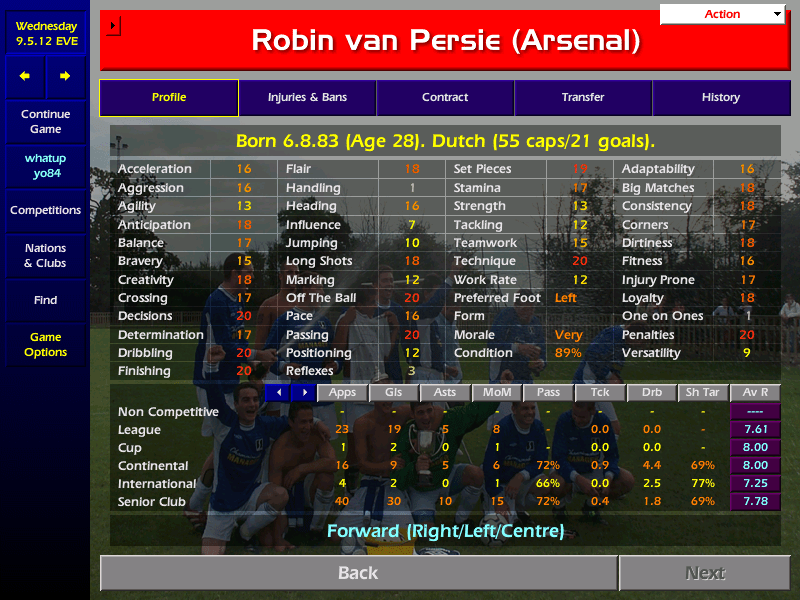Go to previous screen with left arrow
The height and width of the screenshot is (600, 800).
[x=25, y=76]
